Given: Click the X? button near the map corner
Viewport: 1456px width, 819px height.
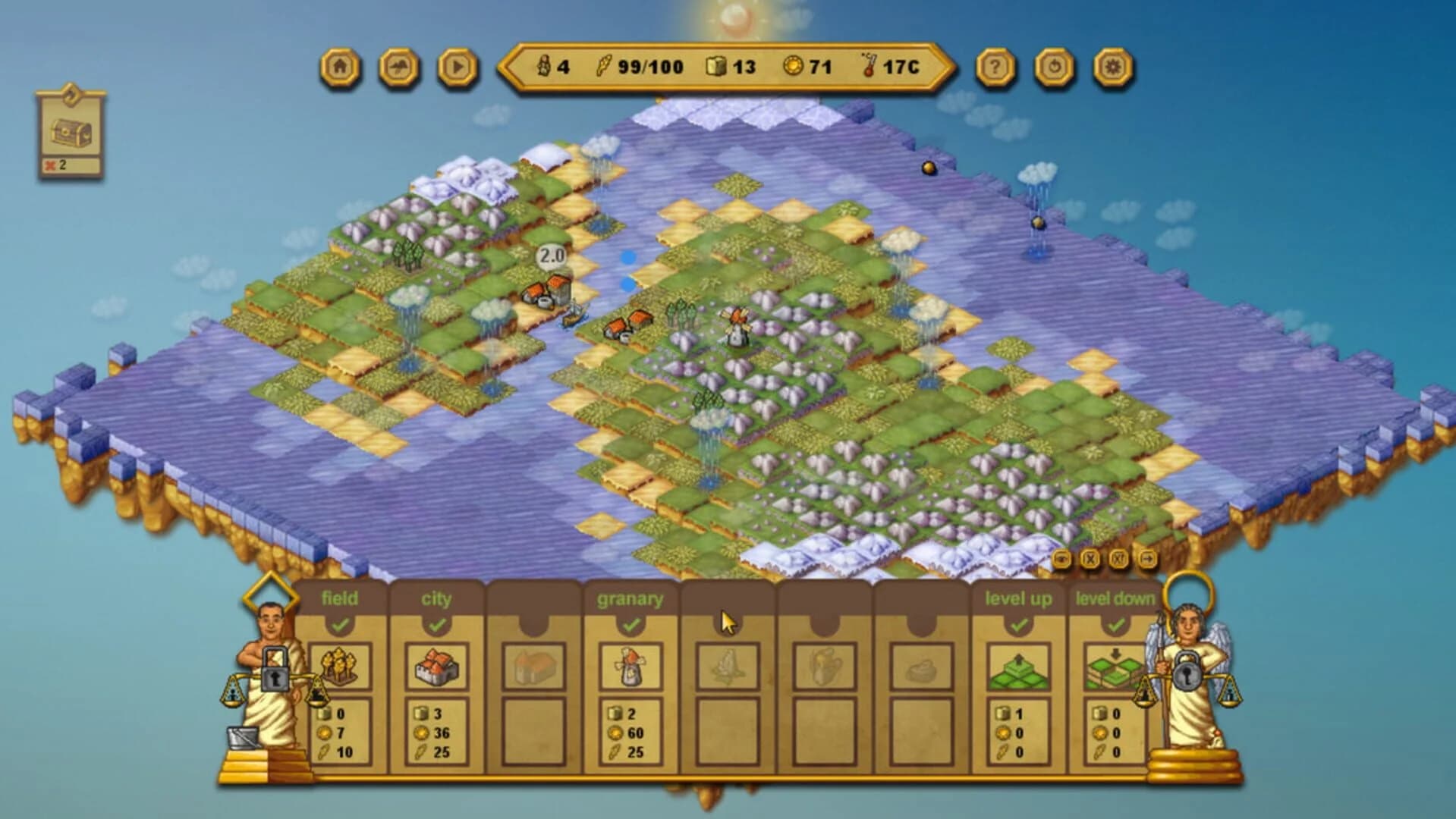Looking at the screenshot, I should (x=1118, y=559).
